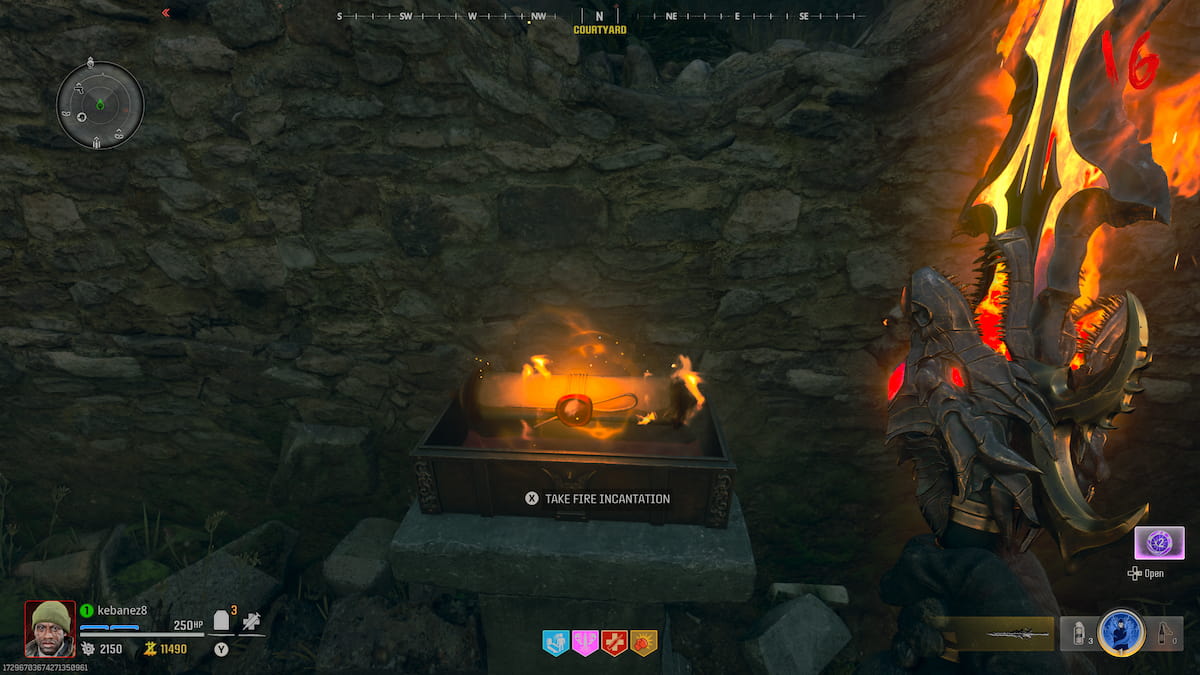Click the scorestreak icon beside armor plates

pos(251,622)
